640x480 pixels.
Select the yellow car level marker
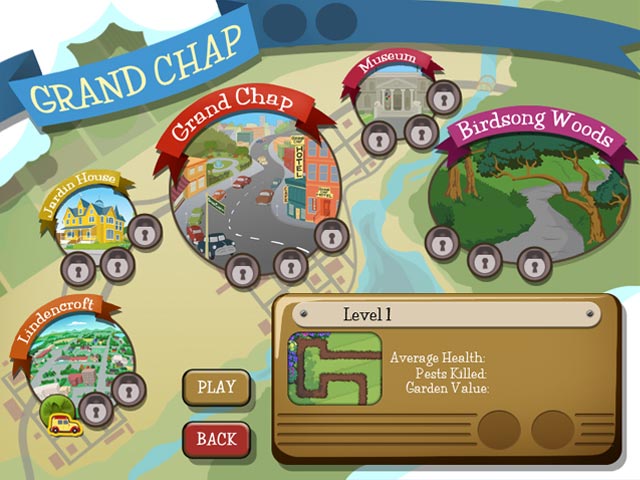coord(65,423)
